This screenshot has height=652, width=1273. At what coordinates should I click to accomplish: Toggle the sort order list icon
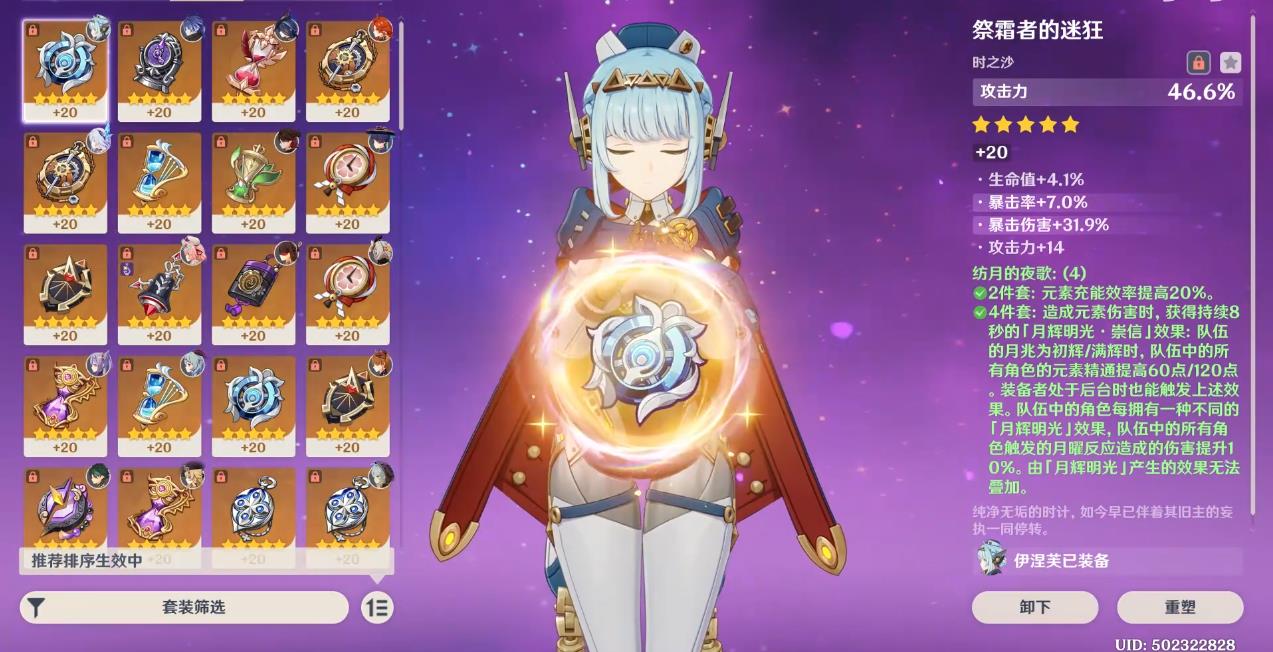[x=377, y=607]
